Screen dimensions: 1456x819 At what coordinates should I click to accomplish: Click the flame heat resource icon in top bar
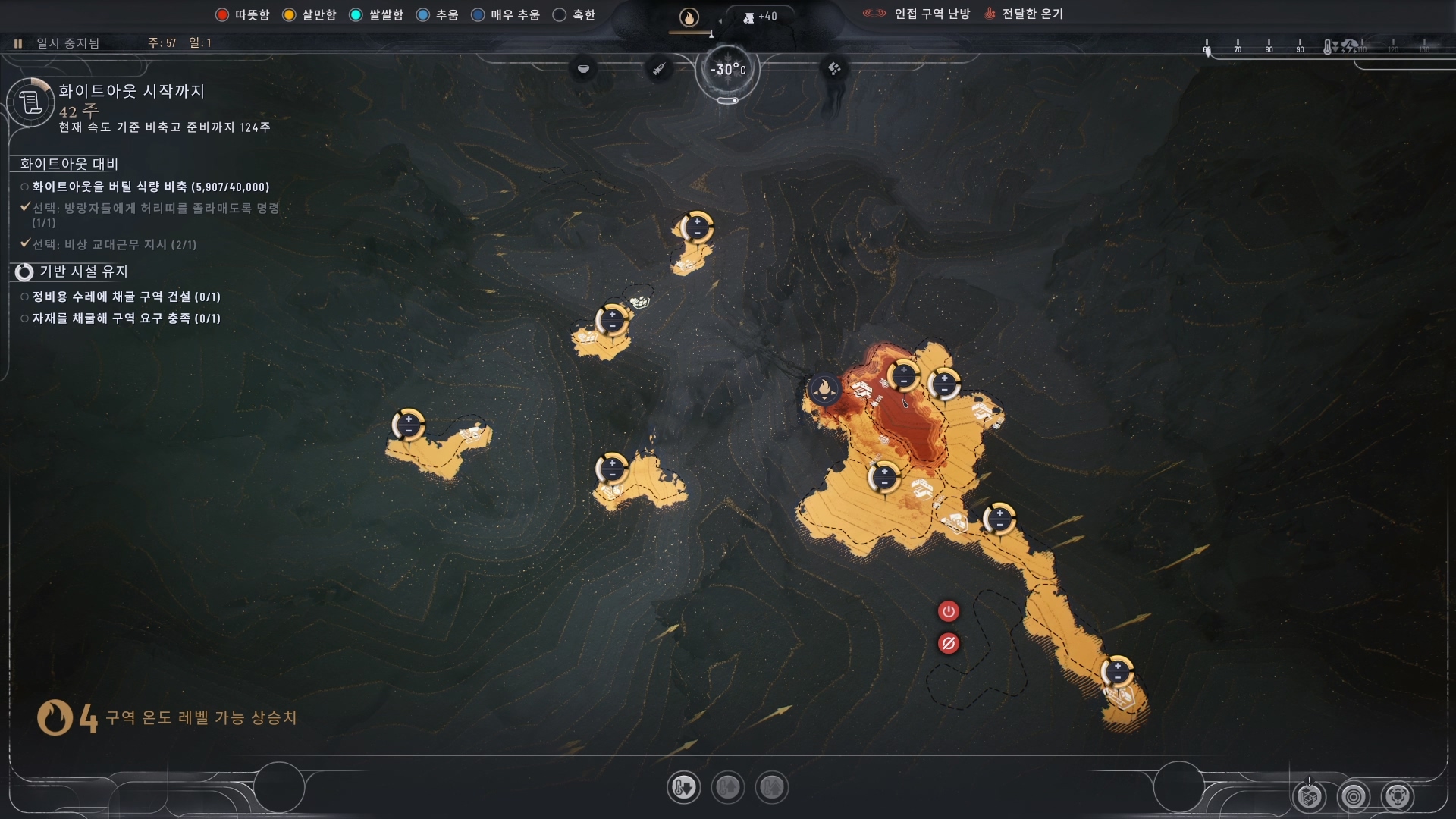689,17
